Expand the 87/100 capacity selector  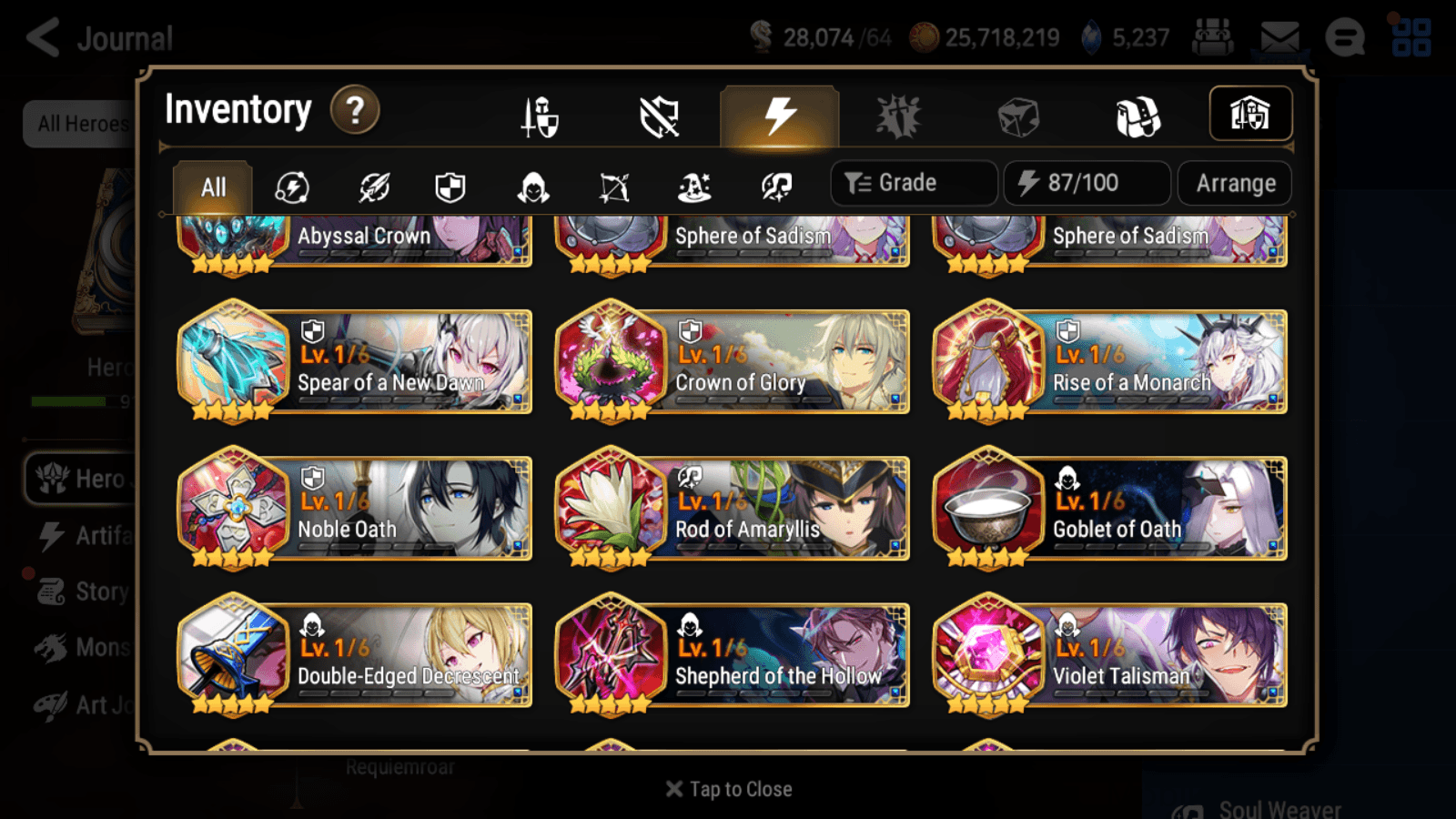(x=1087, y=183)
